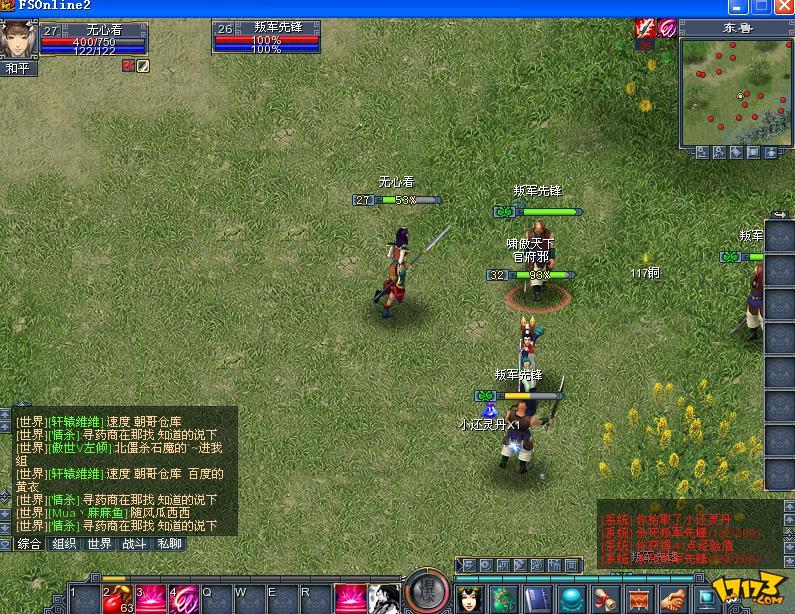This screenshot has width=795, height=614.
Task: Toggle the 和平 peace mode button
Action: point(19,68)
